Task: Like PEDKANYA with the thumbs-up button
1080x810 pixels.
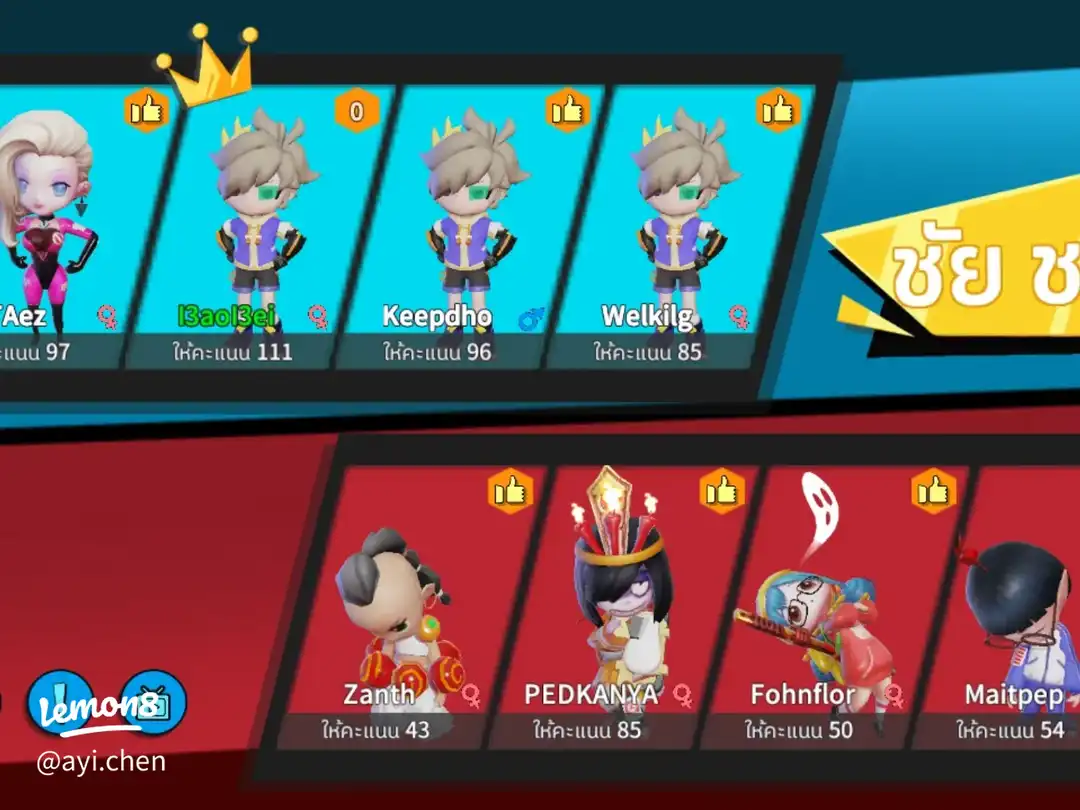Action: [x=721, y=491]
